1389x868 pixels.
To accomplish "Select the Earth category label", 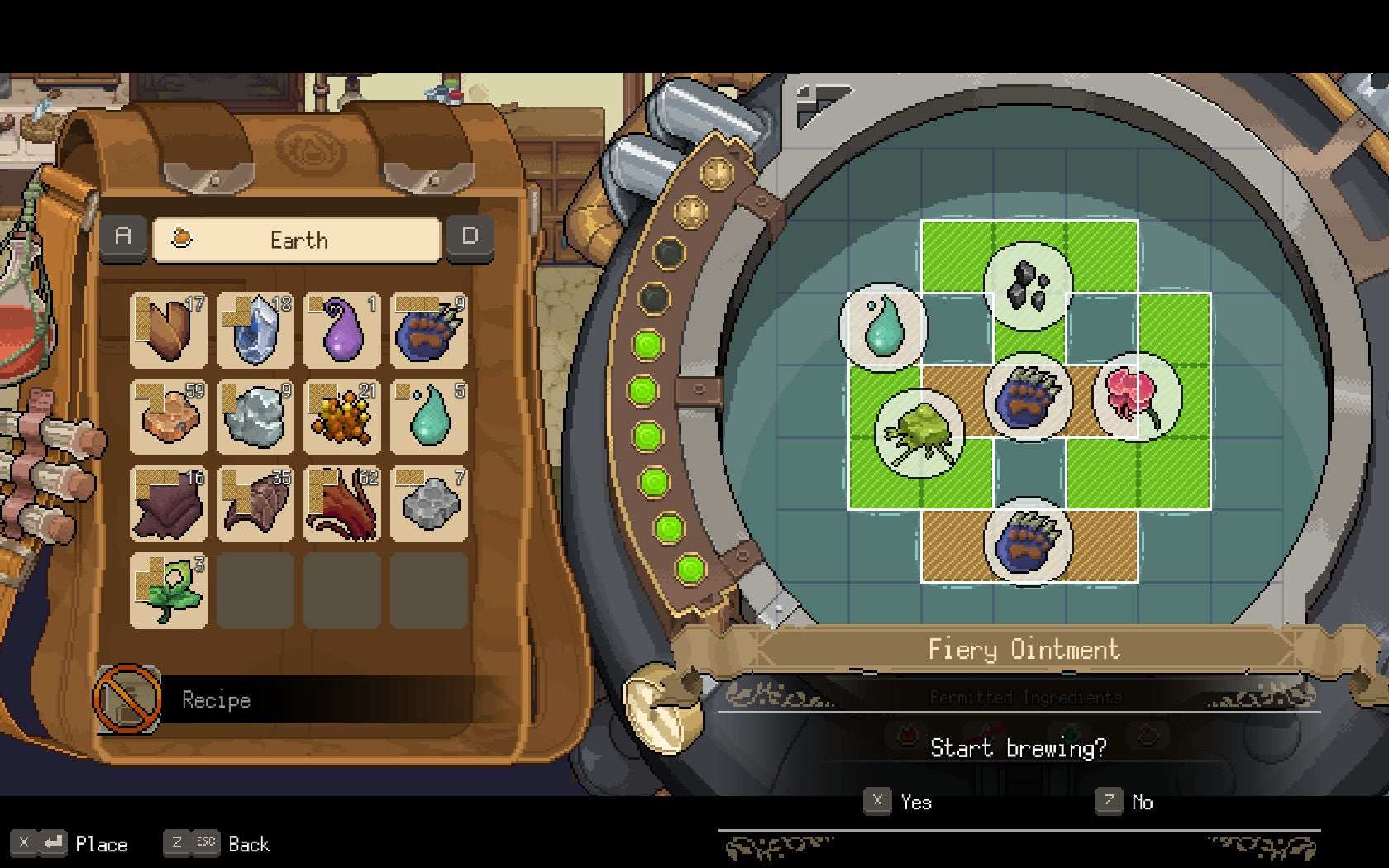I will 297,240.
